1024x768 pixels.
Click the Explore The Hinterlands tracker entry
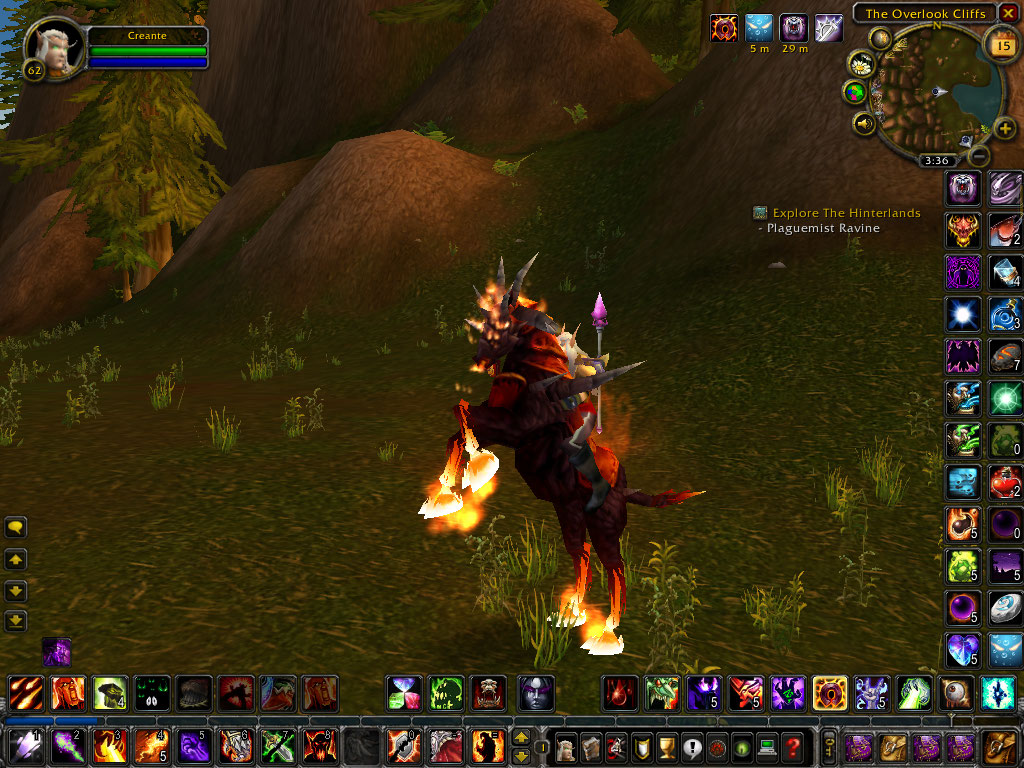point(846,213)
